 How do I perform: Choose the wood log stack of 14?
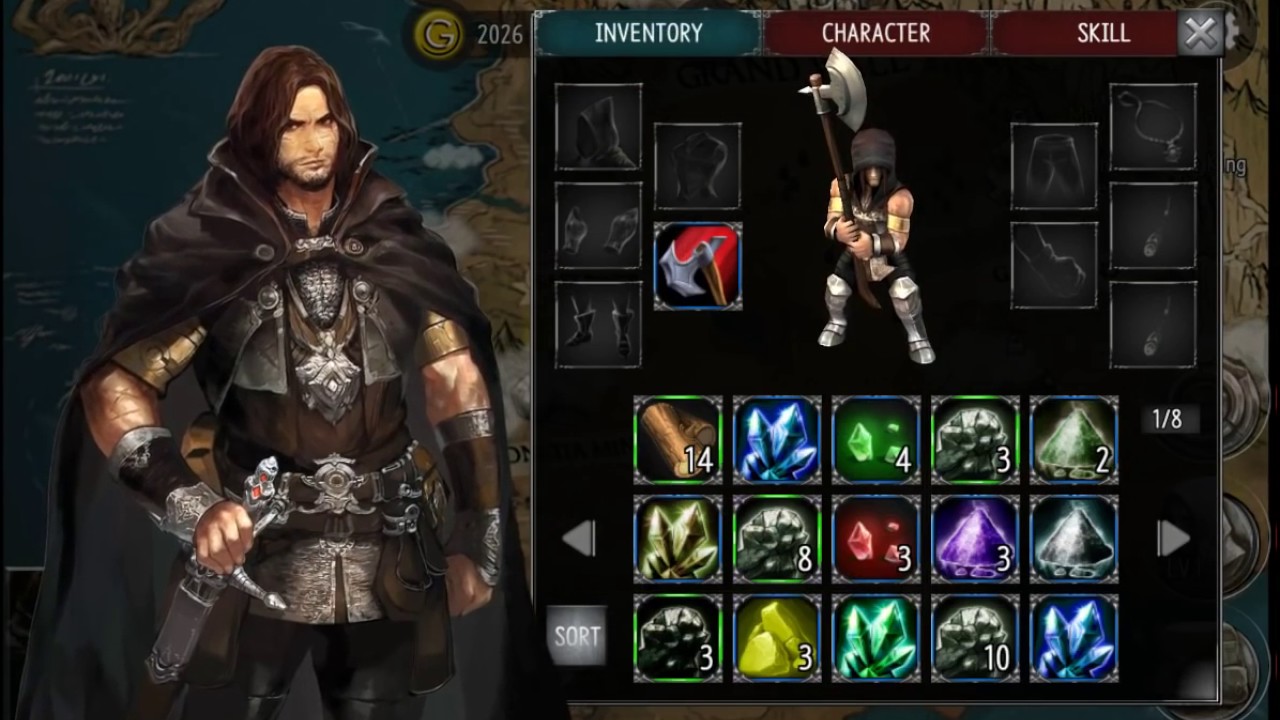tap(678, 440)
